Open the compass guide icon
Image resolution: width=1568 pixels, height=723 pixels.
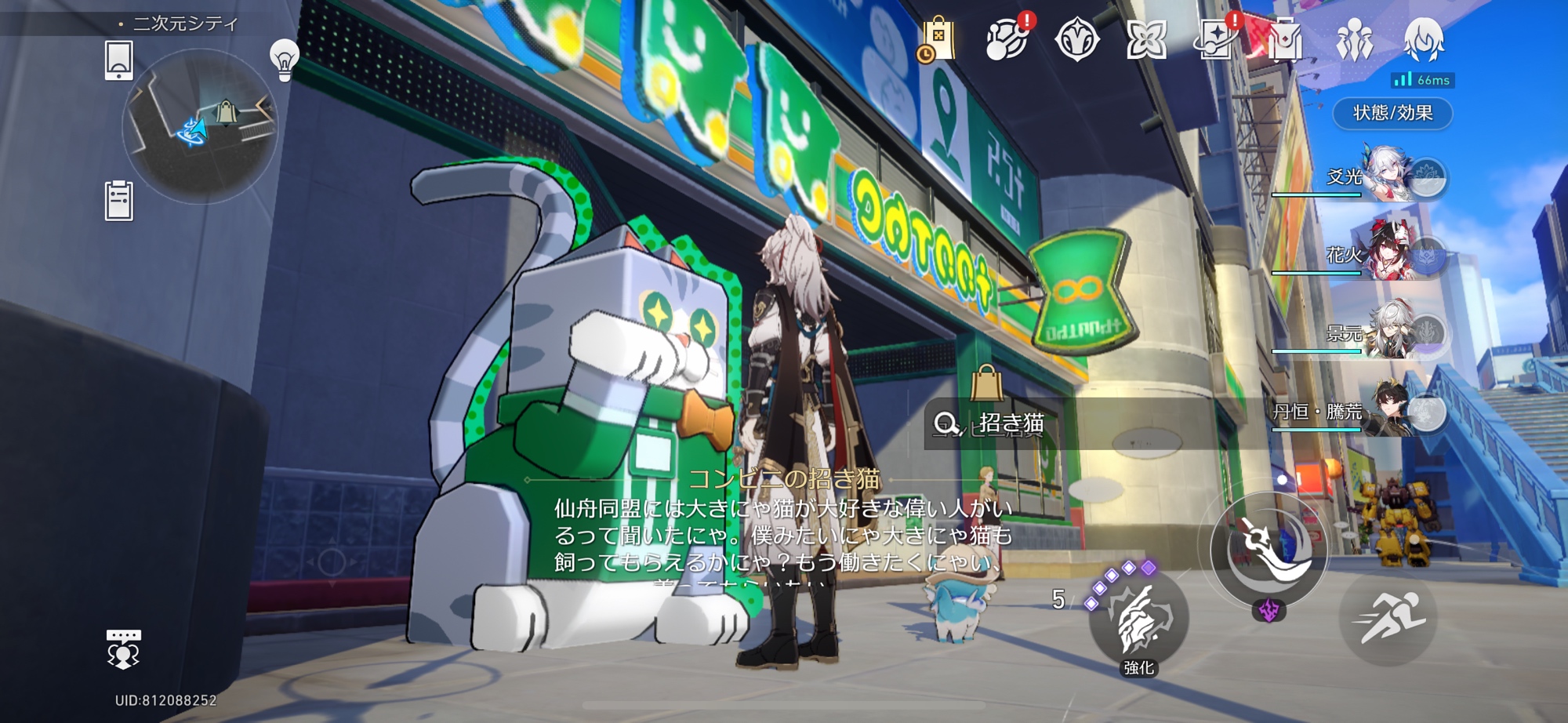click(1076, 39)
